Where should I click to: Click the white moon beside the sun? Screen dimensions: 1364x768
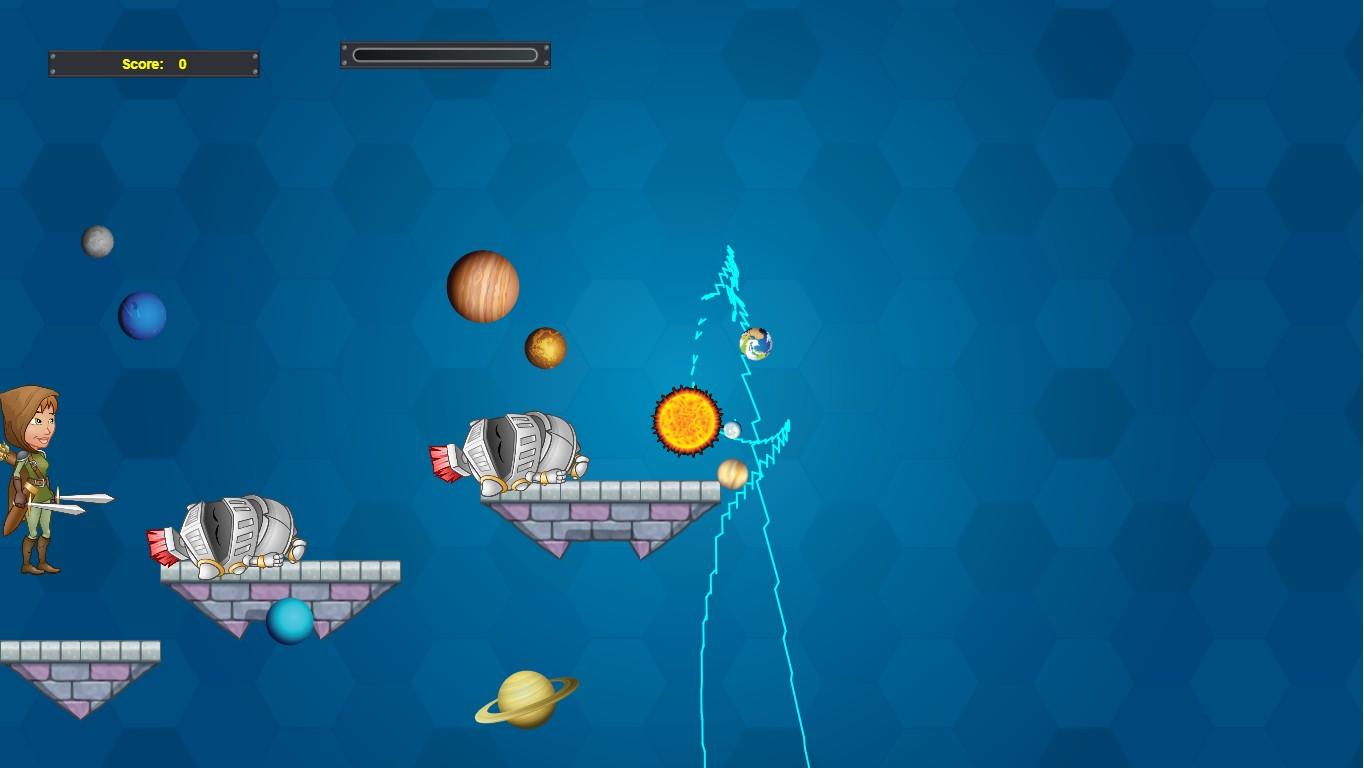[733, 431]
